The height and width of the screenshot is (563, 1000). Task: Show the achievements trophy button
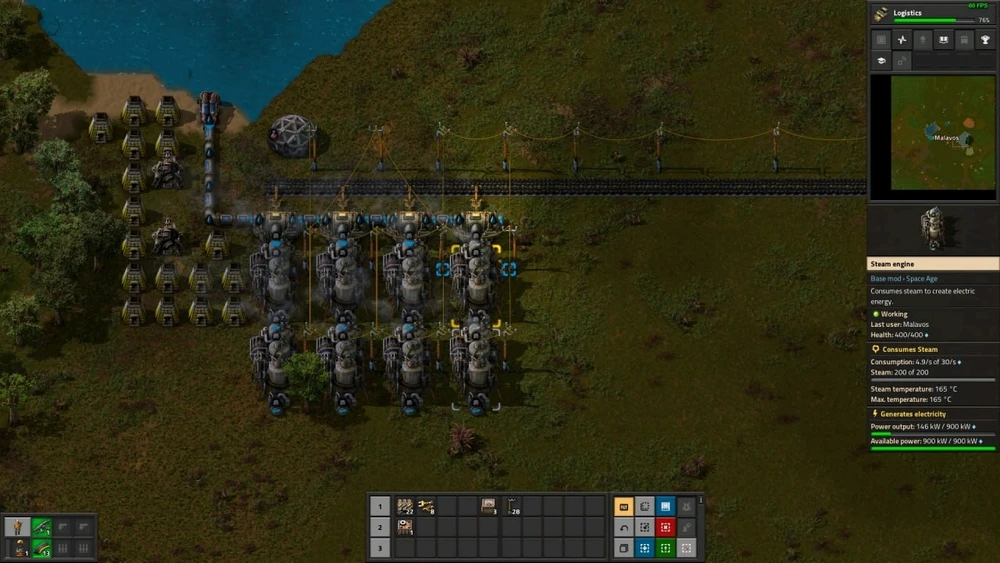pos(985,40)
